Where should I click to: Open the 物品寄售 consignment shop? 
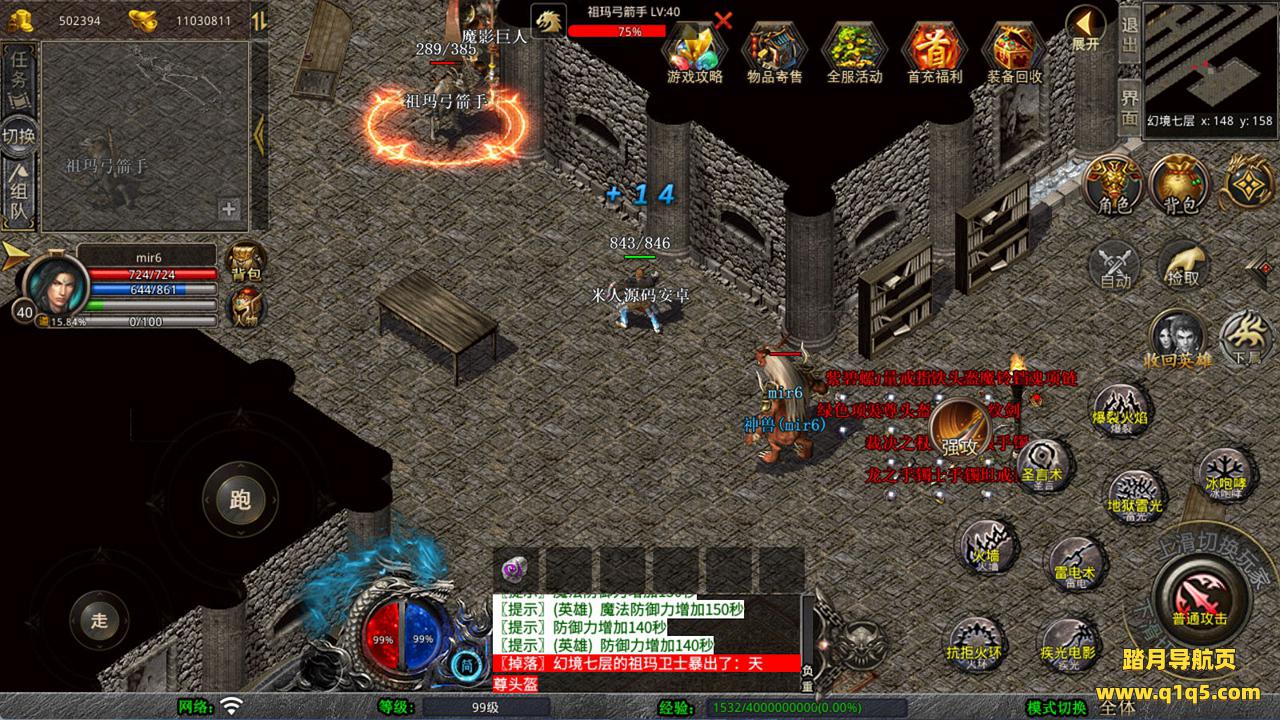pyautogui.click(x=774, y=48)
